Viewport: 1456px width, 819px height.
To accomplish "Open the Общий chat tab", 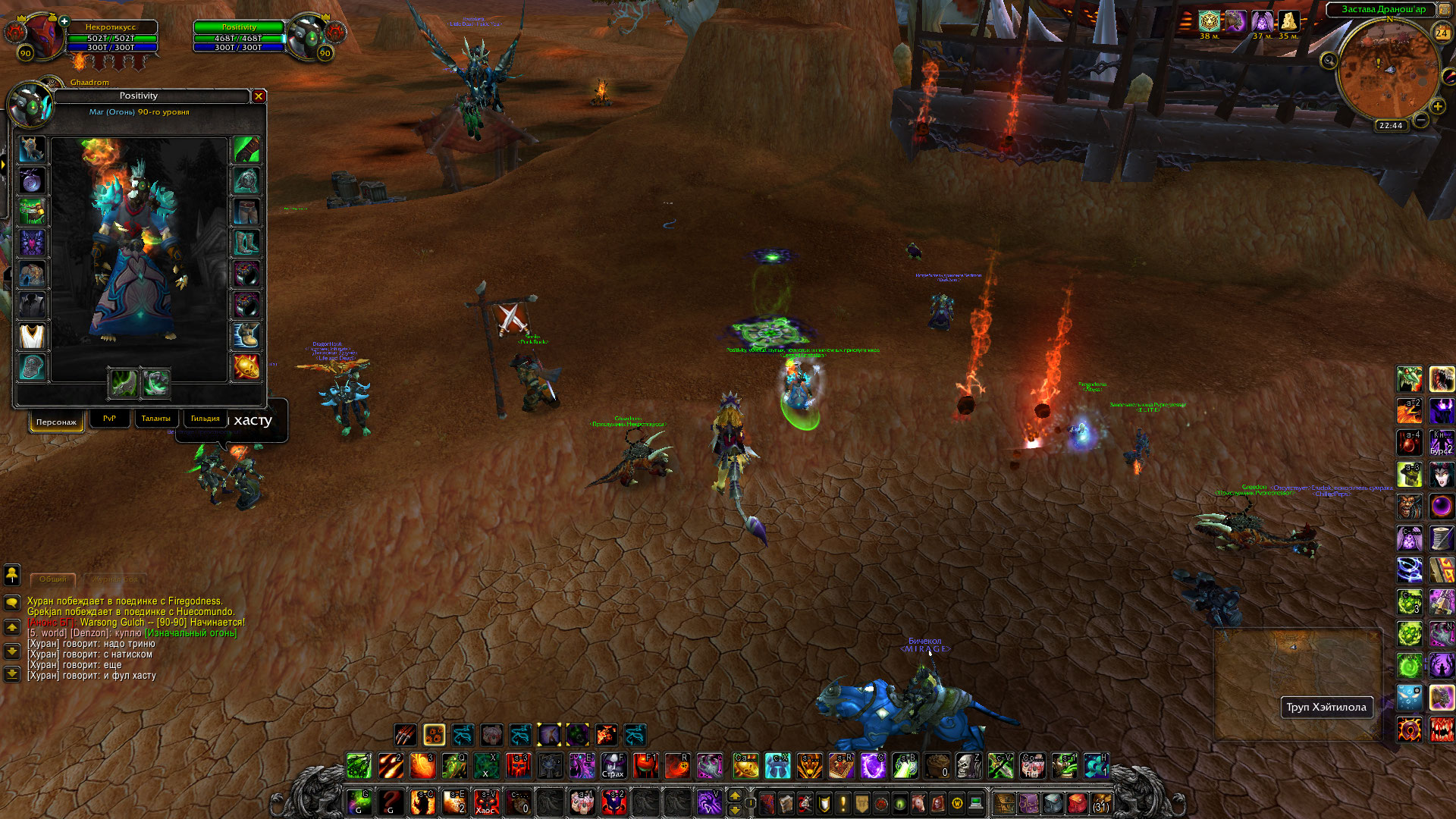I will coord(53,579).
